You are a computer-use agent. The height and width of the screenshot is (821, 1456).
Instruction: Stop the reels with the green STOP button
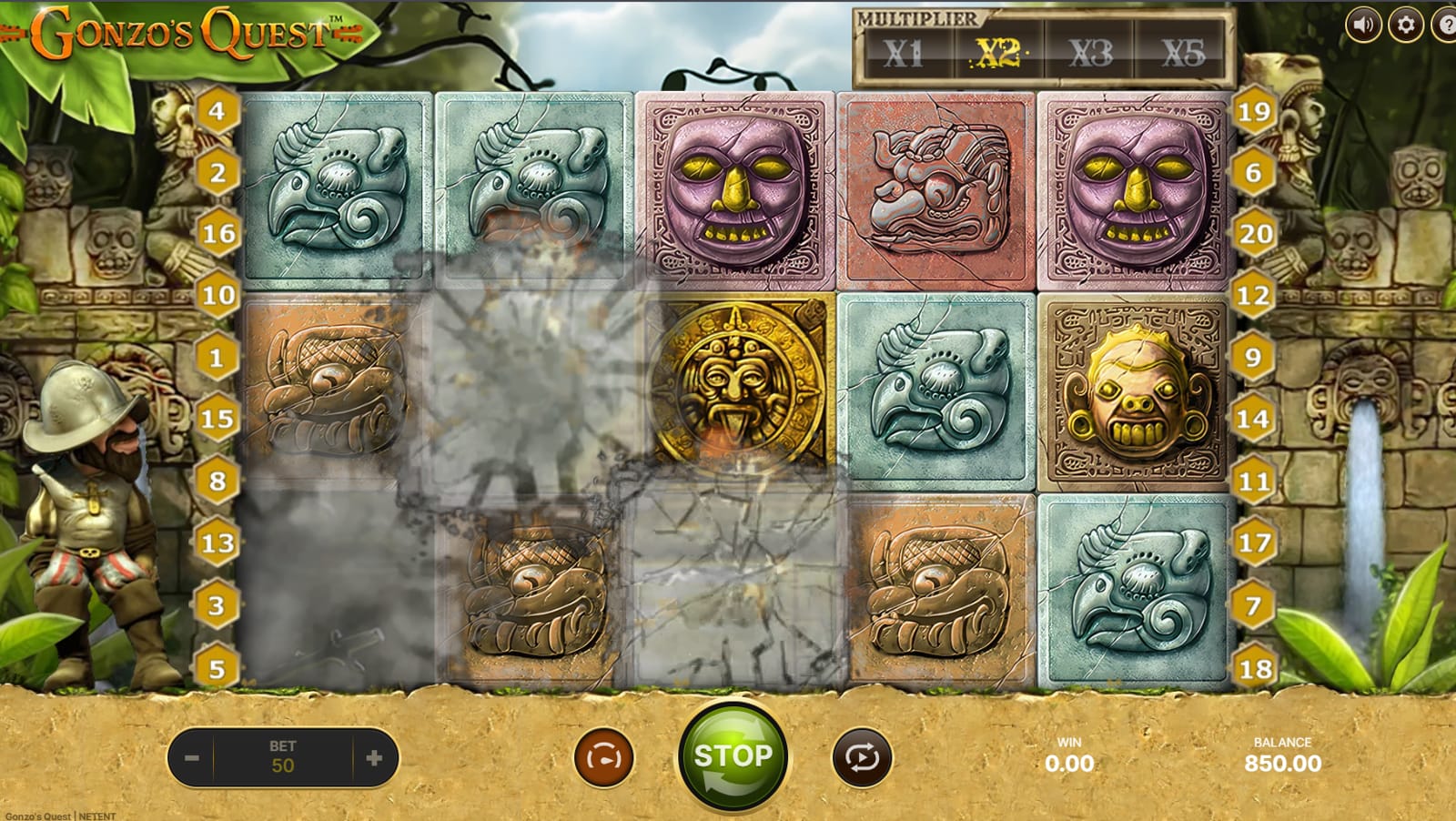[733, 756]
